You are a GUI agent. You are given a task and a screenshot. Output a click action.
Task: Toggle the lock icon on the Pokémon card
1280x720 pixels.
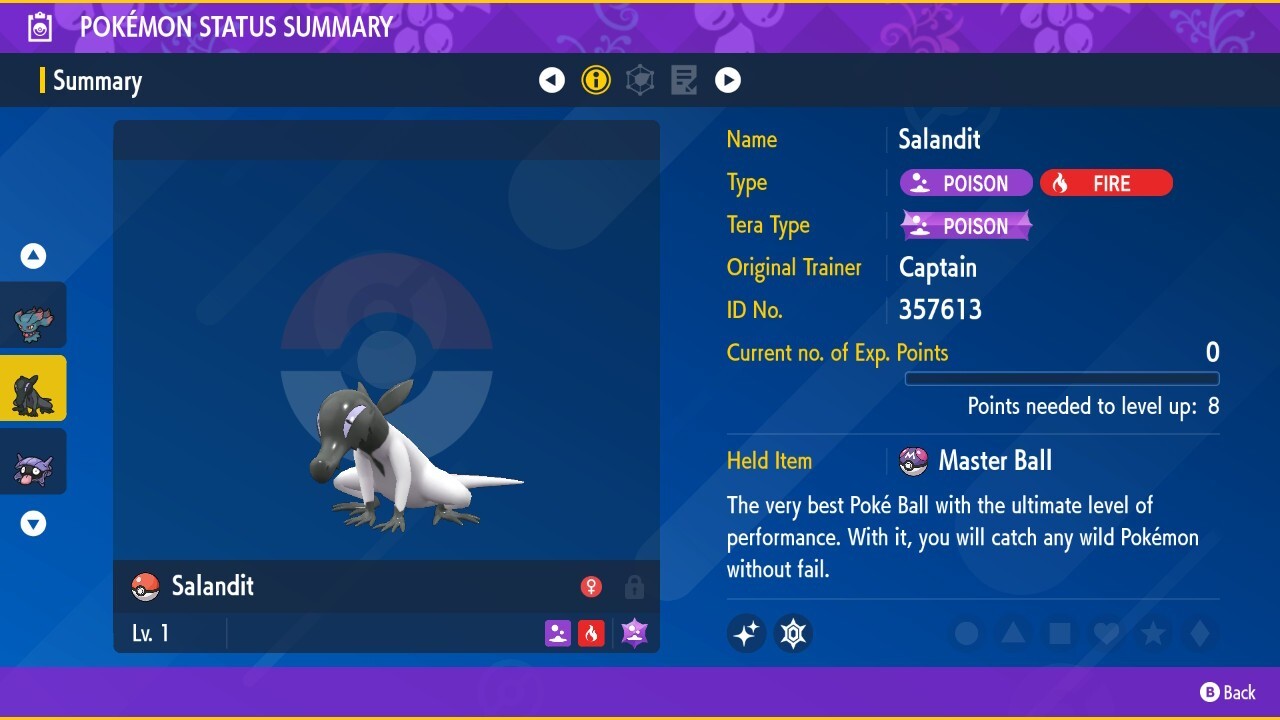[x=634, y=587]
